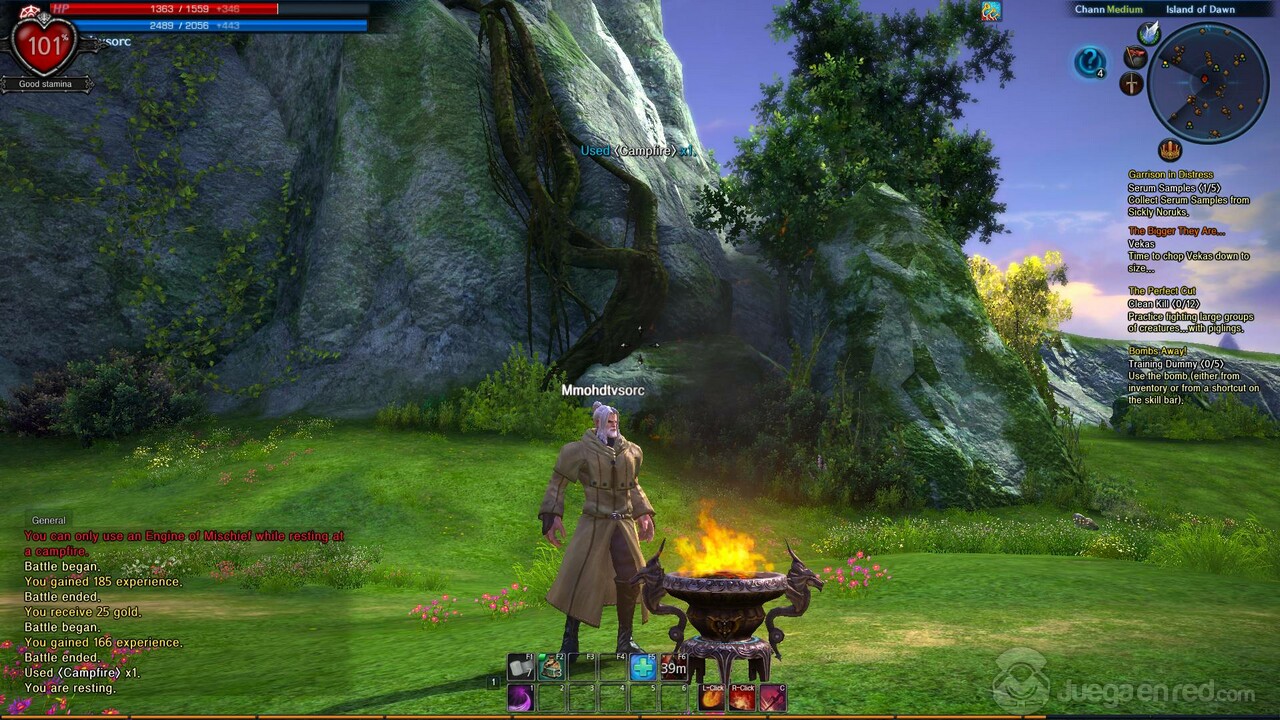The width and height of the screenshot is (1280, 720).
Task: Select the Garrison in Distress quest
Action: 1170,175
